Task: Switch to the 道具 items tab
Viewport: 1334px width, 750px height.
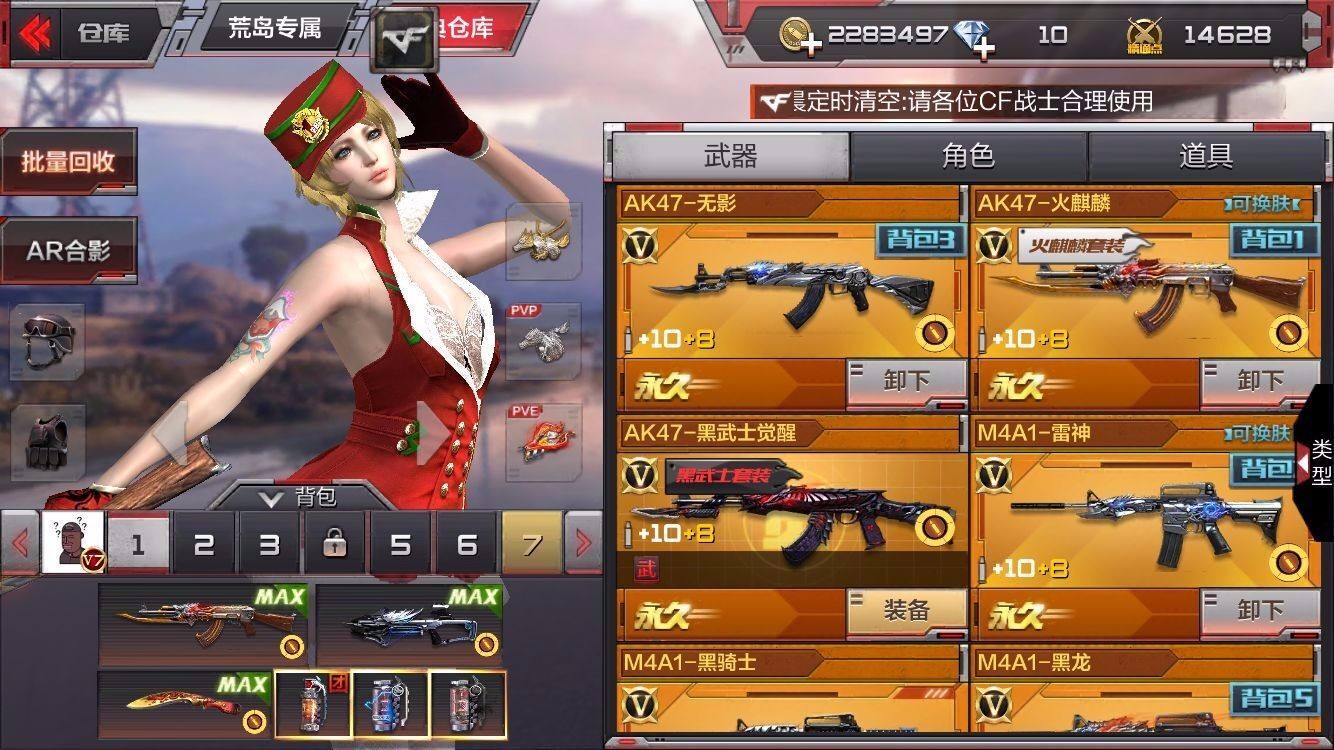Action: point(1208,154)
